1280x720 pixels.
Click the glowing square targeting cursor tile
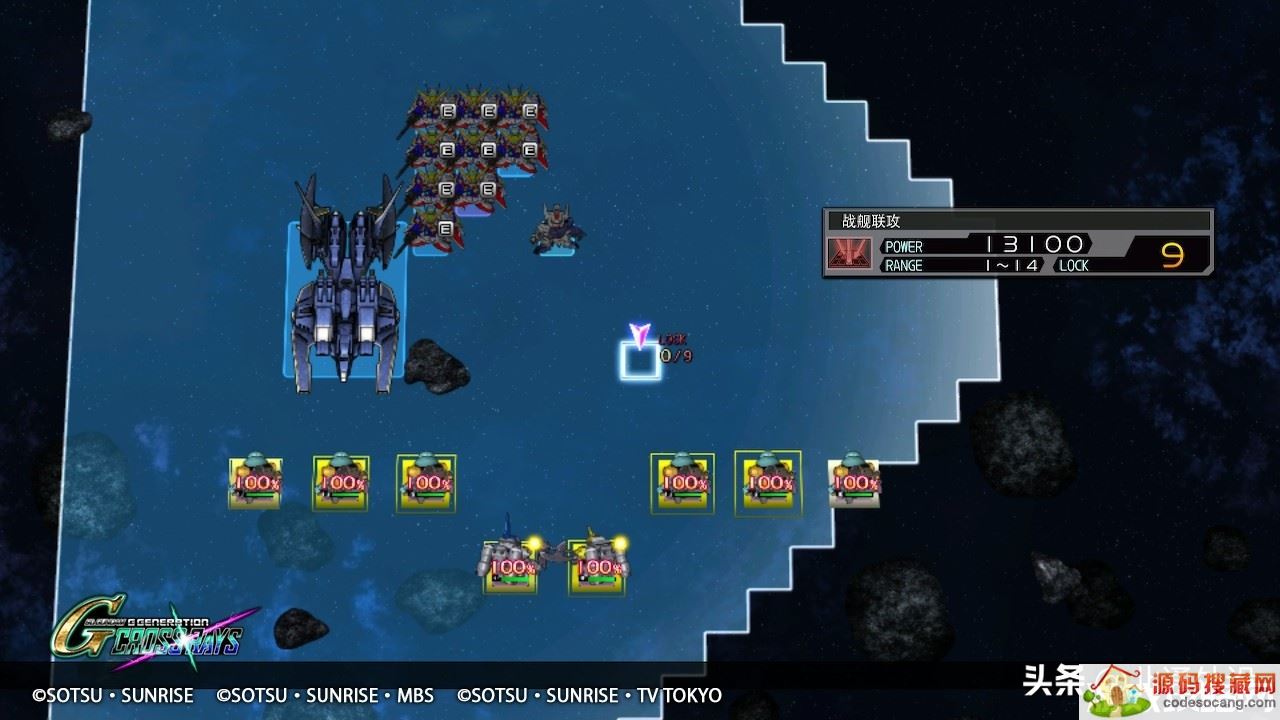click(640, 361)
